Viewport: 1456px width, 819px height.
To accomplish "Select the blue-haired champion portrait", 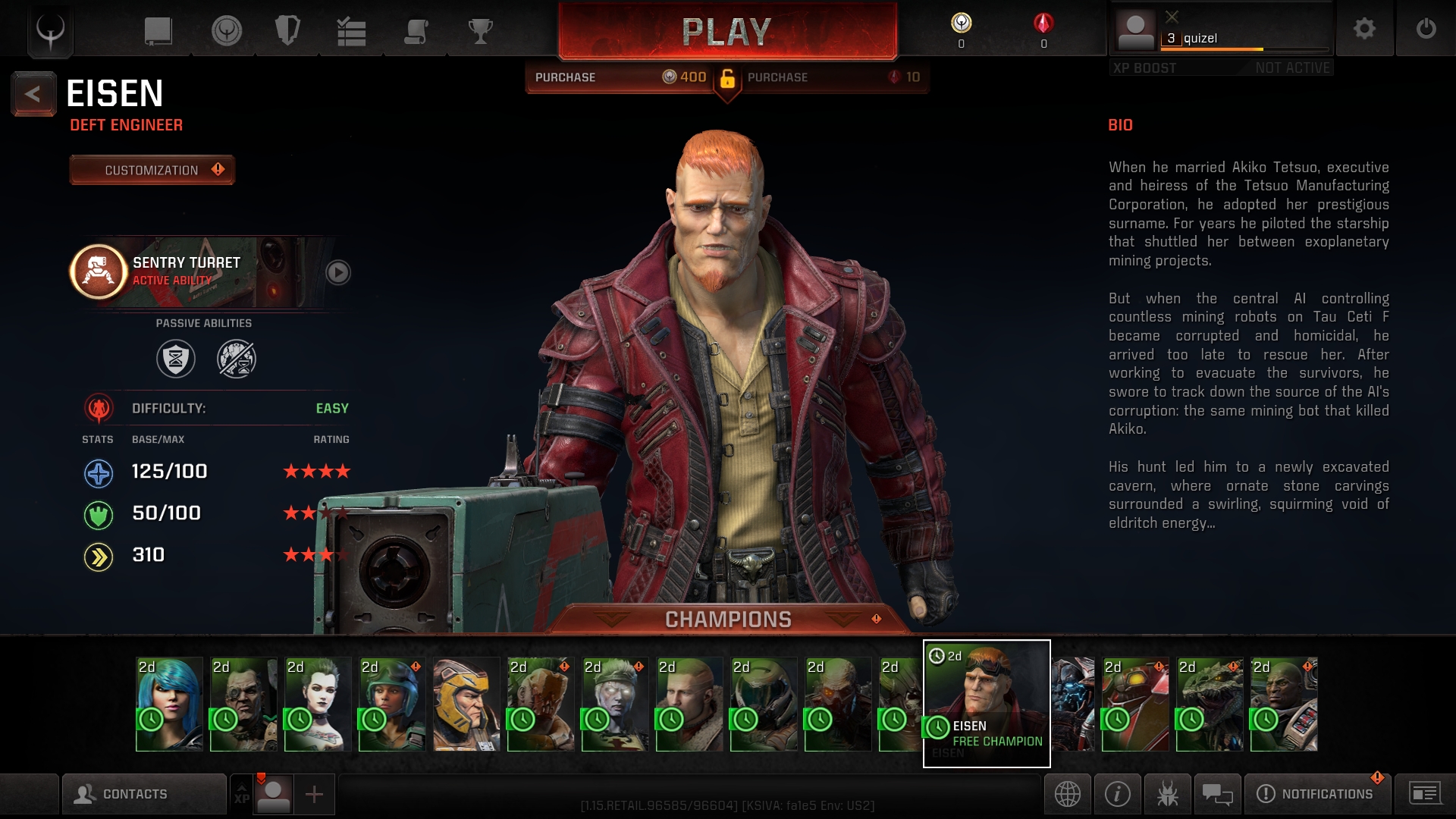I will pos(169,704).
